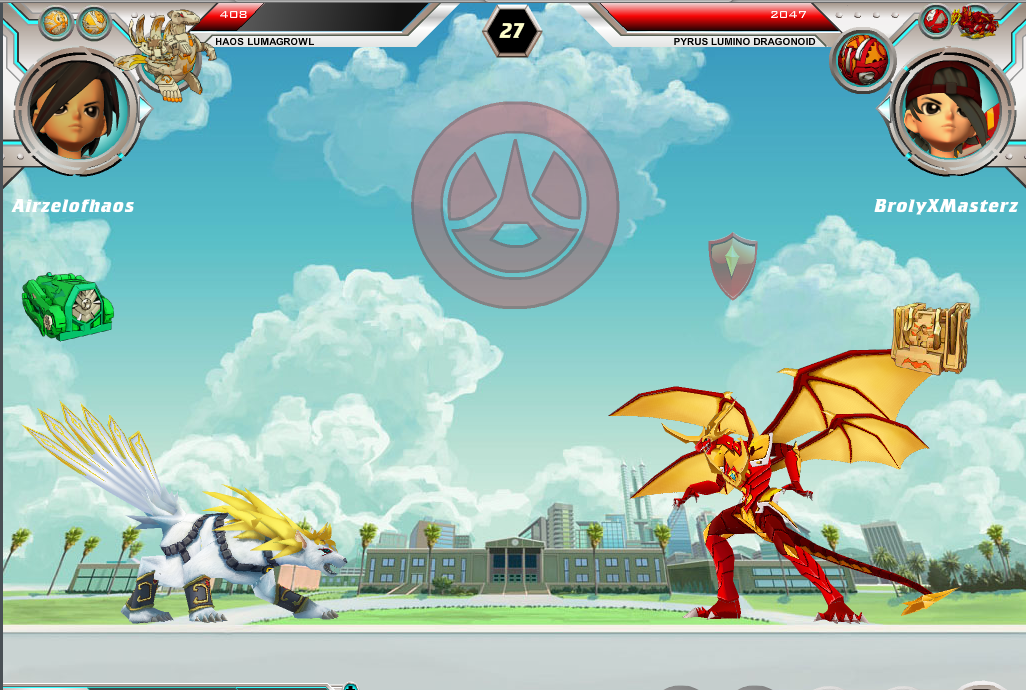This screenshot has height=690, width=1026.
Task: Click the red shield defense icon
Action: click(x=733, y=265)
